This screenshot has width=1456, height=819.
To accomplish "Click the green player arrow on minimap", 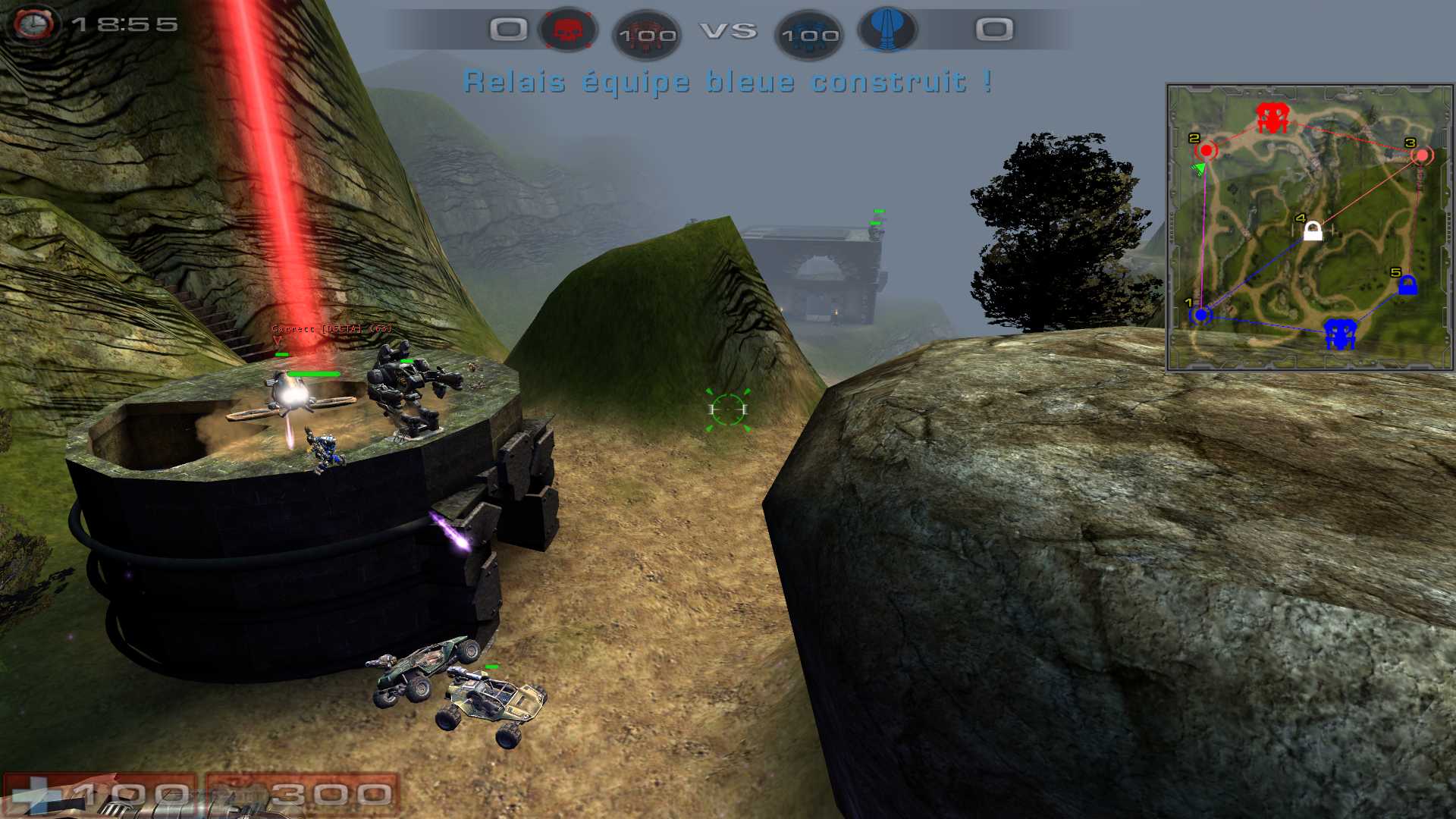I will pos(1199,168).
